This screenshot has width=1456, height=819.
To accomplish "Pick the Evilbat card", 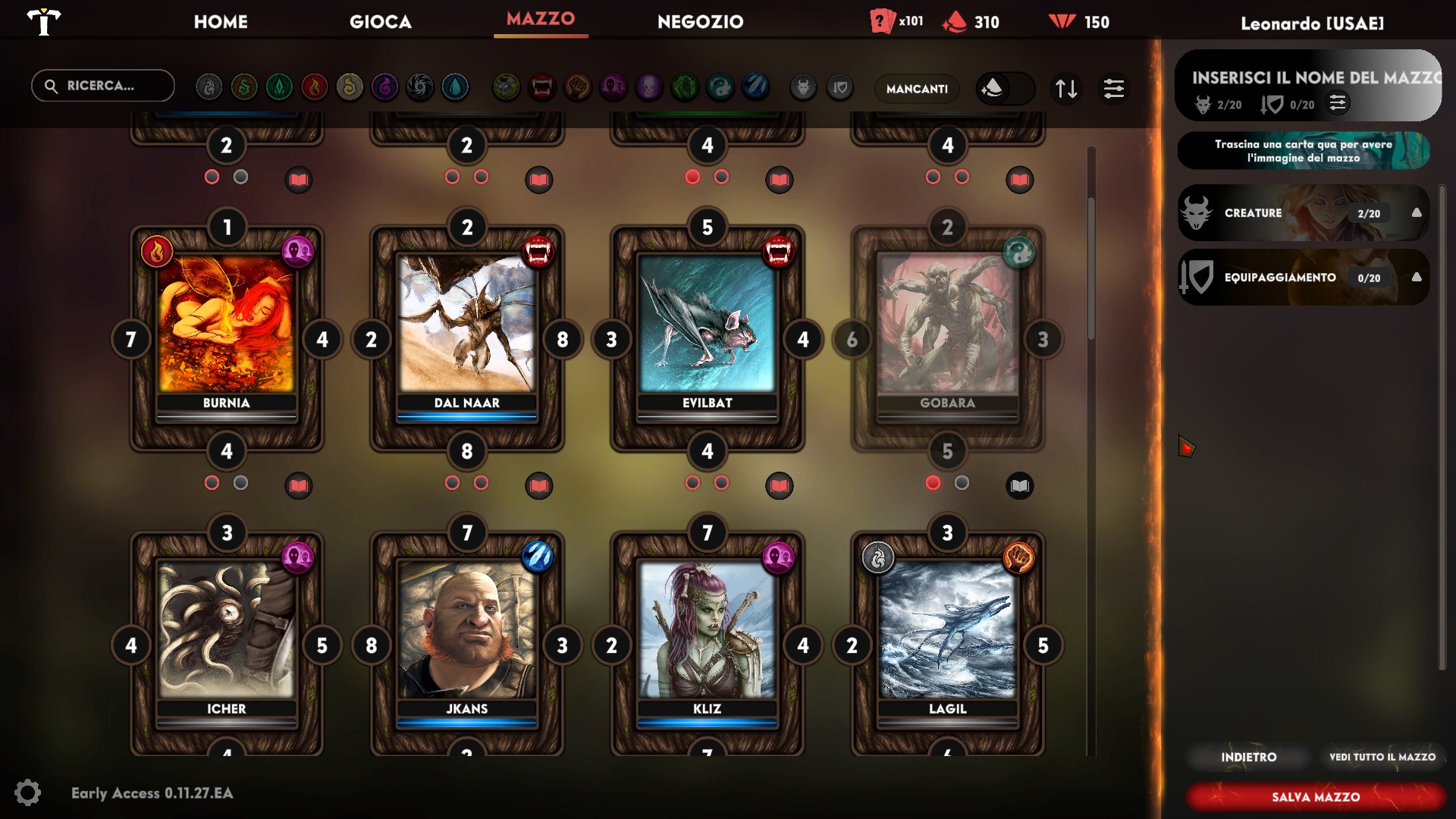I will point(707,326).
